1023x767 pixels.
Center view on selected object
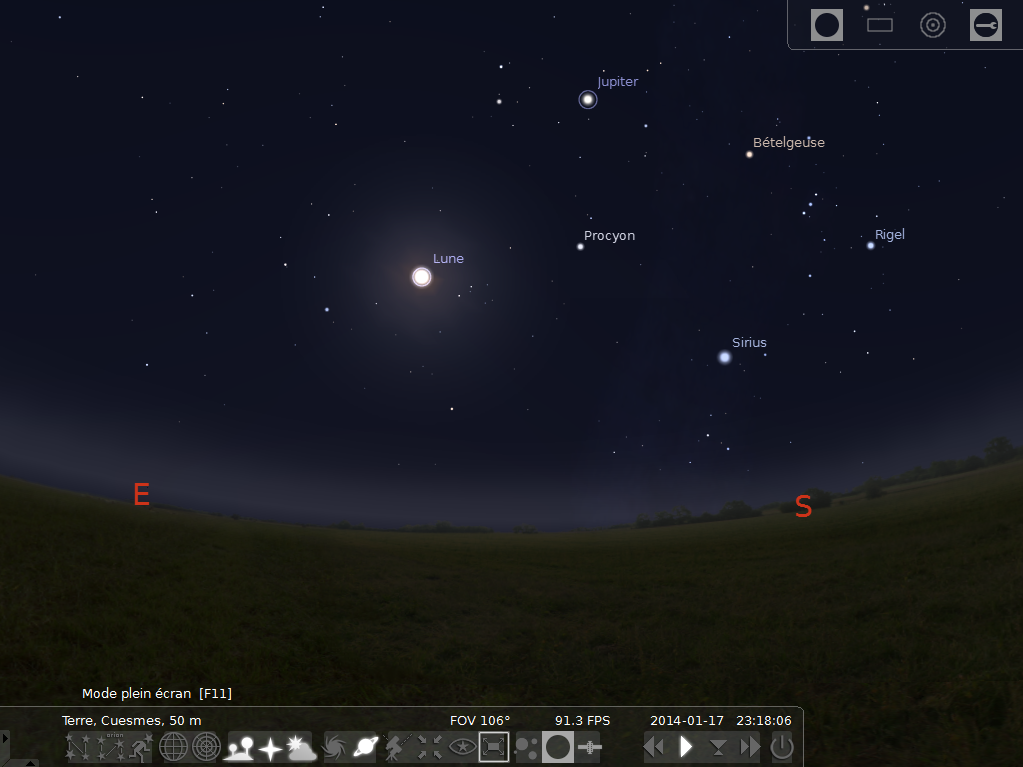tap(430, 746)
